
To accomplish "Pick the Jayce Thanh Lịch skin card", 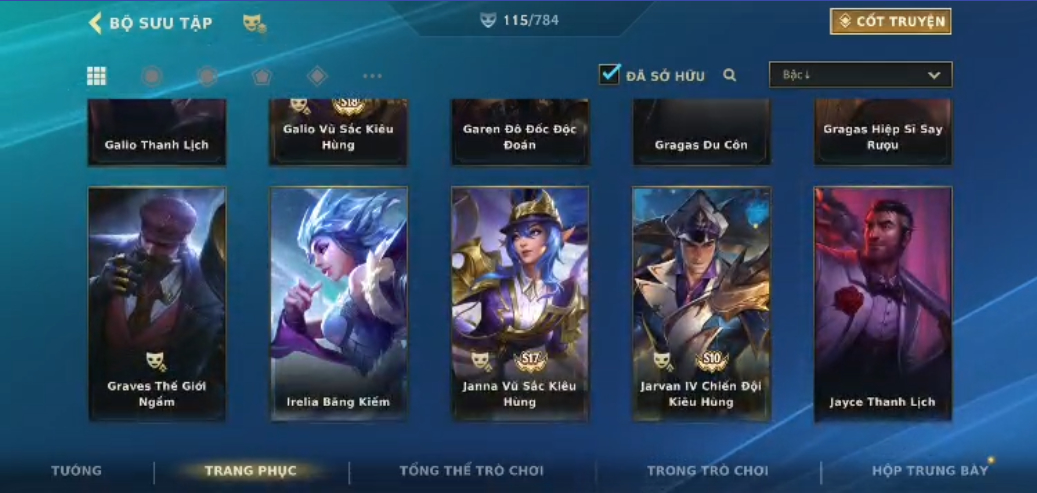I will coord(882,303).
